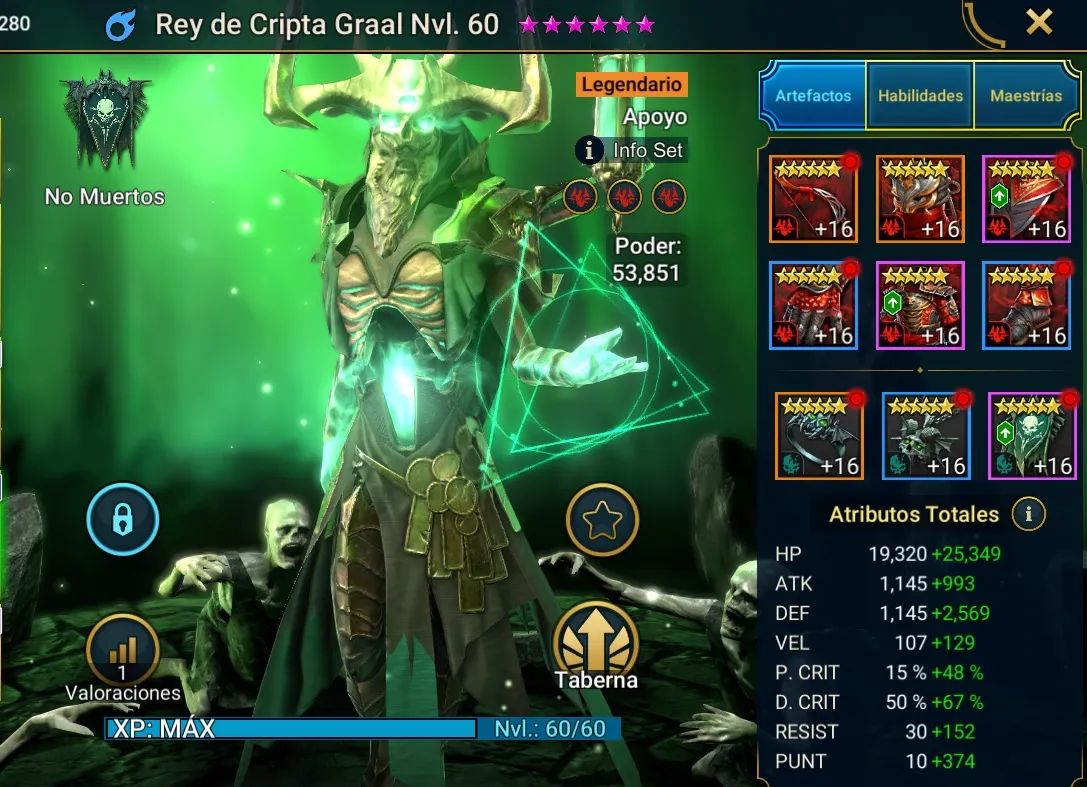Select the Artefactos tab
This screenshot has width=1087, height=787.
click(813, 96)
